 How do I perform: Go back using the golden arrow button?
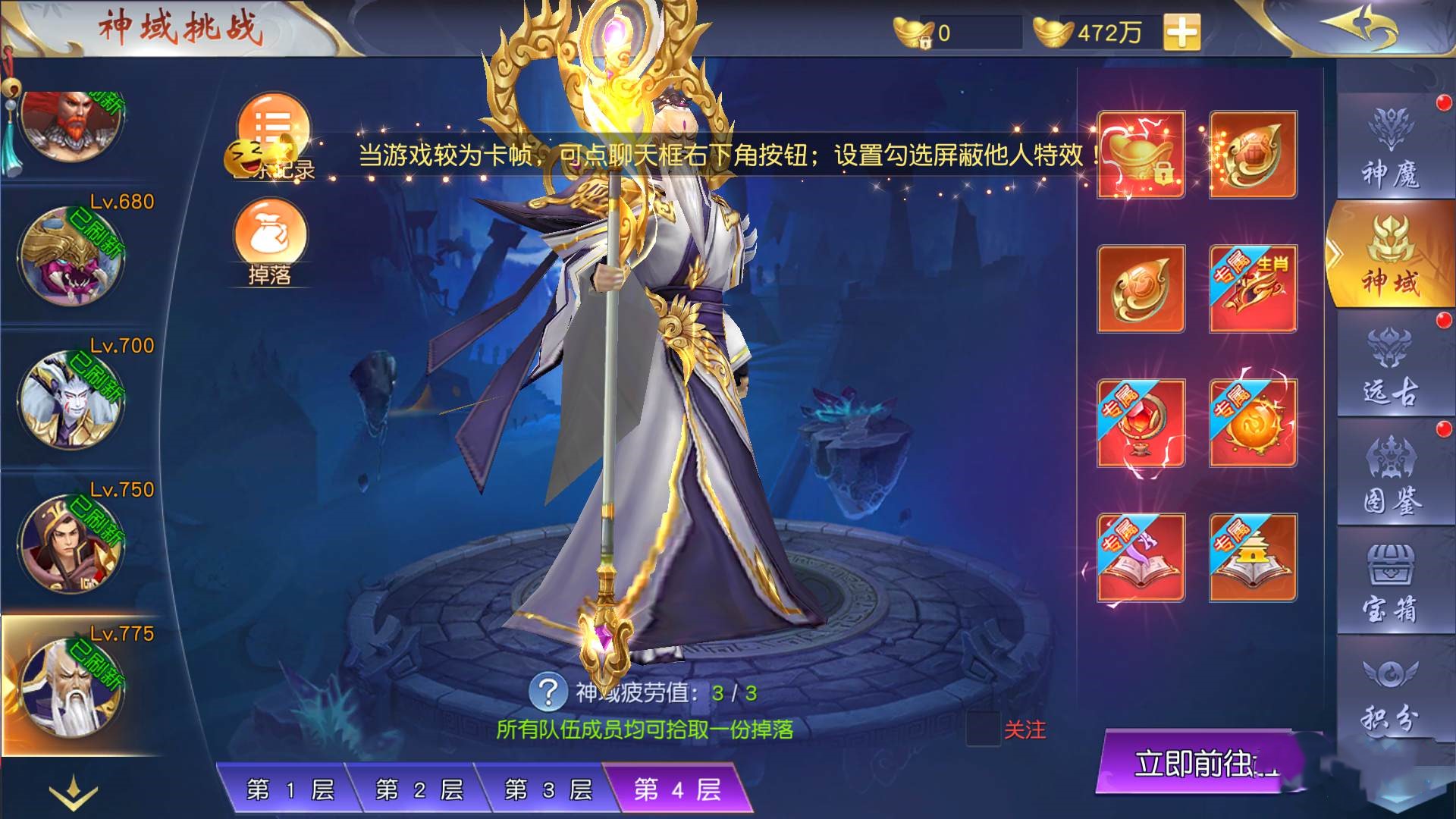pos(1359,28)
